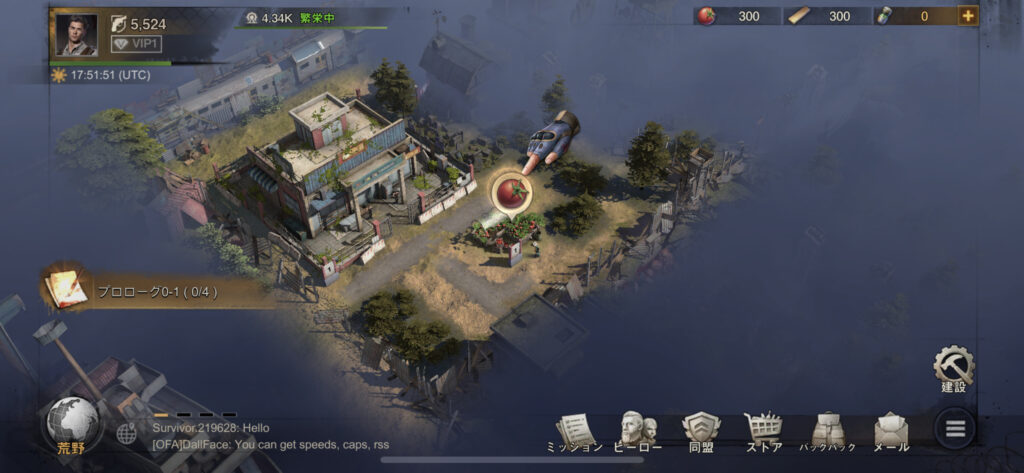
Task: Open the メール mailbox
Action: tap(891, 432)
